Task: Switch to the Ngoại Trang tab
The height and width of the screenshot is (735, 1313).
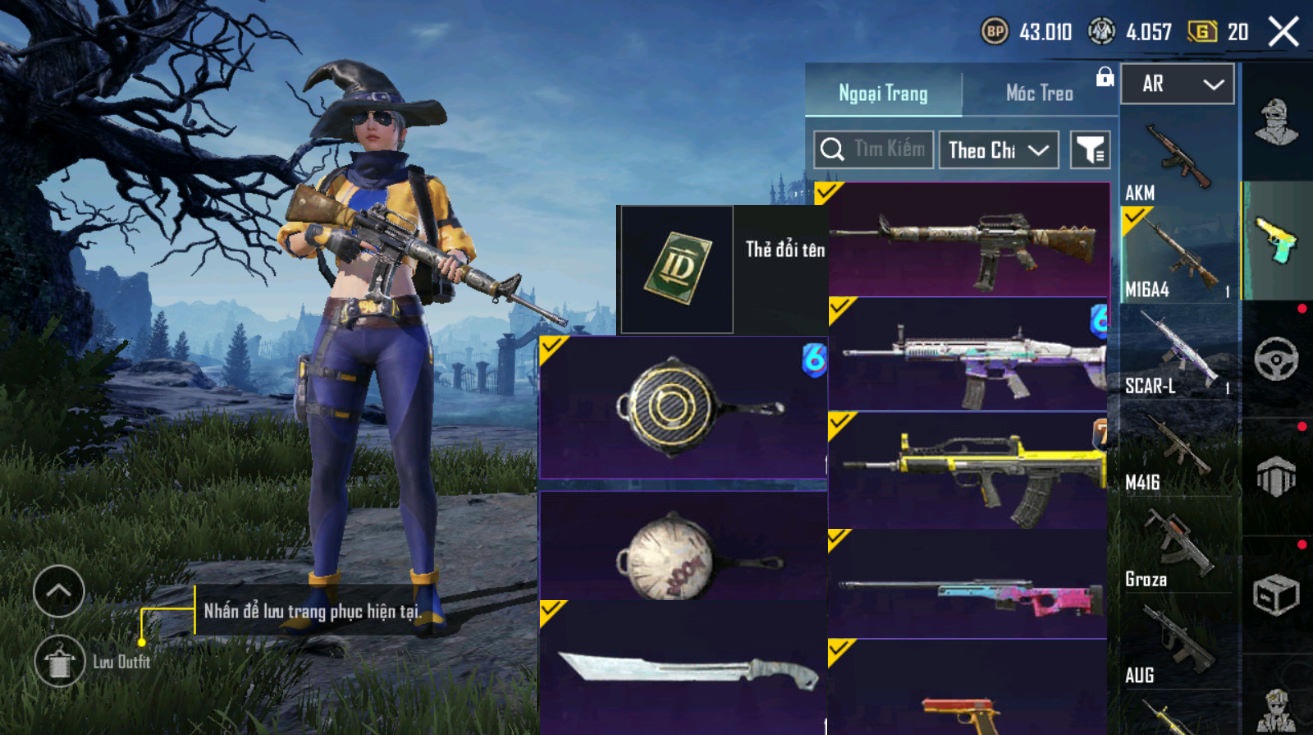Action: tap(883, 93)
